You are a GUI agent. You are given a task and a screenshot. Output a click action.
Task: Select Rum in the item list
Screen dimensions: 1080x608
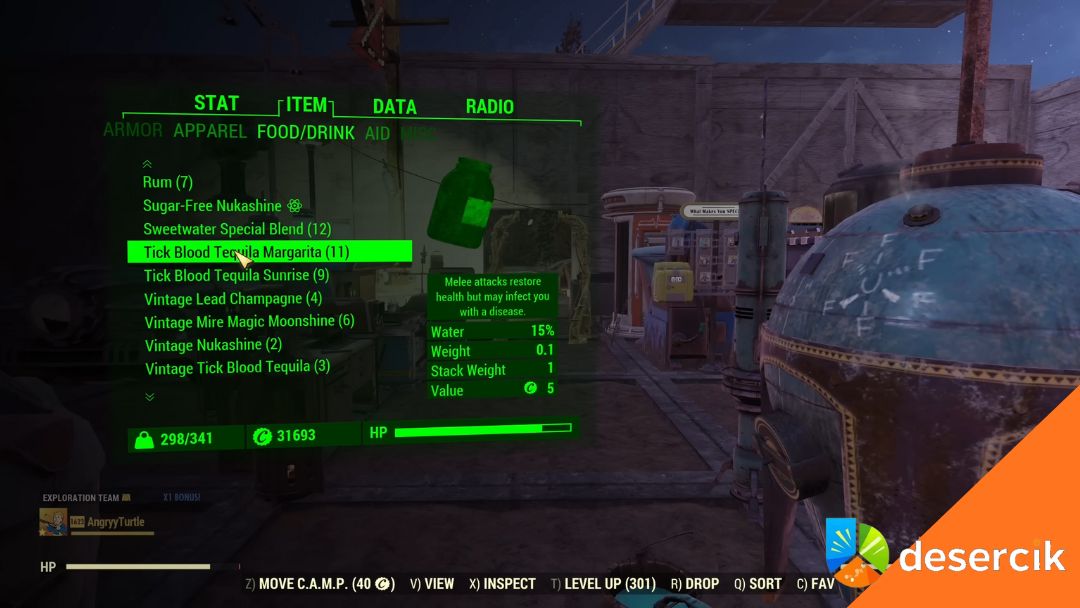coord(168,182)
